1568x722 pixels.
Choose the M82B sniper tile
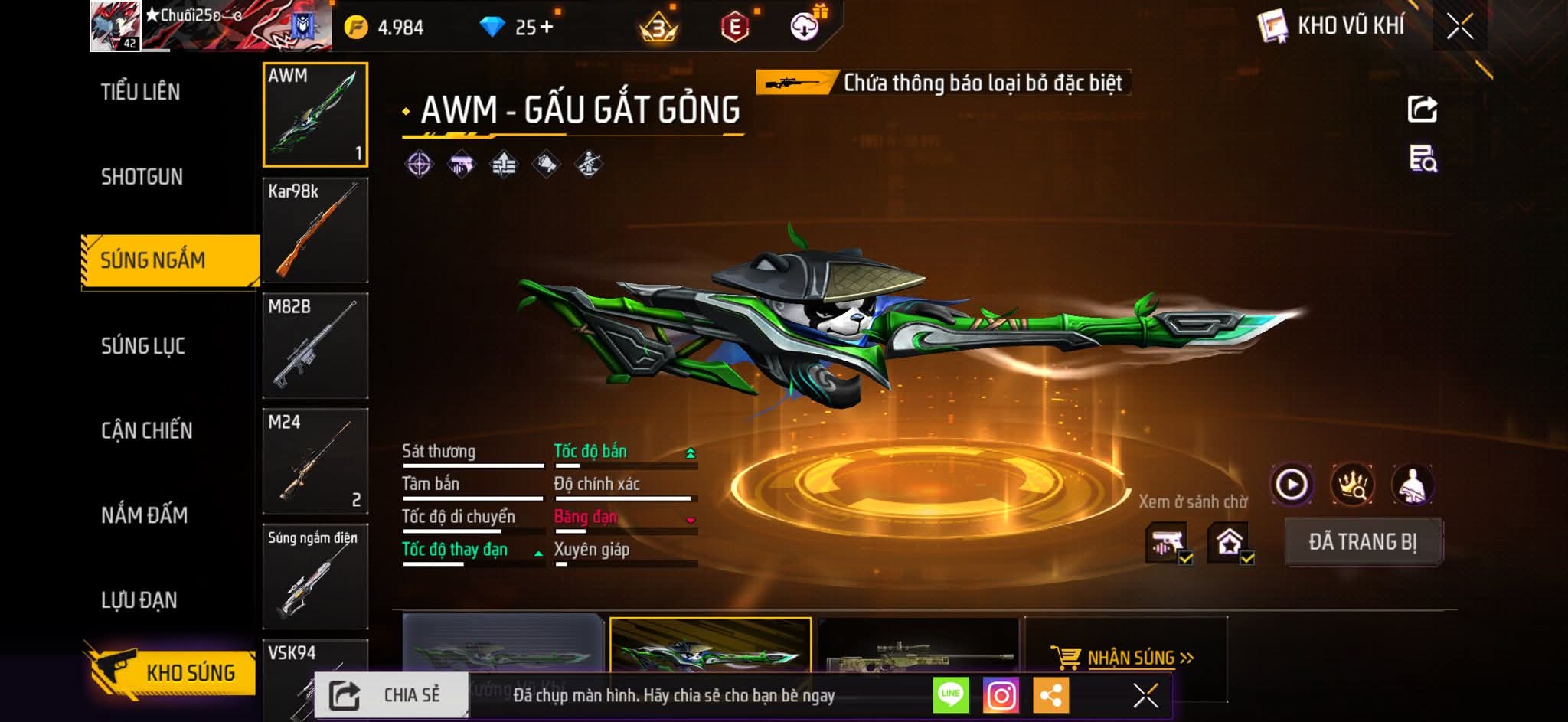315,346
